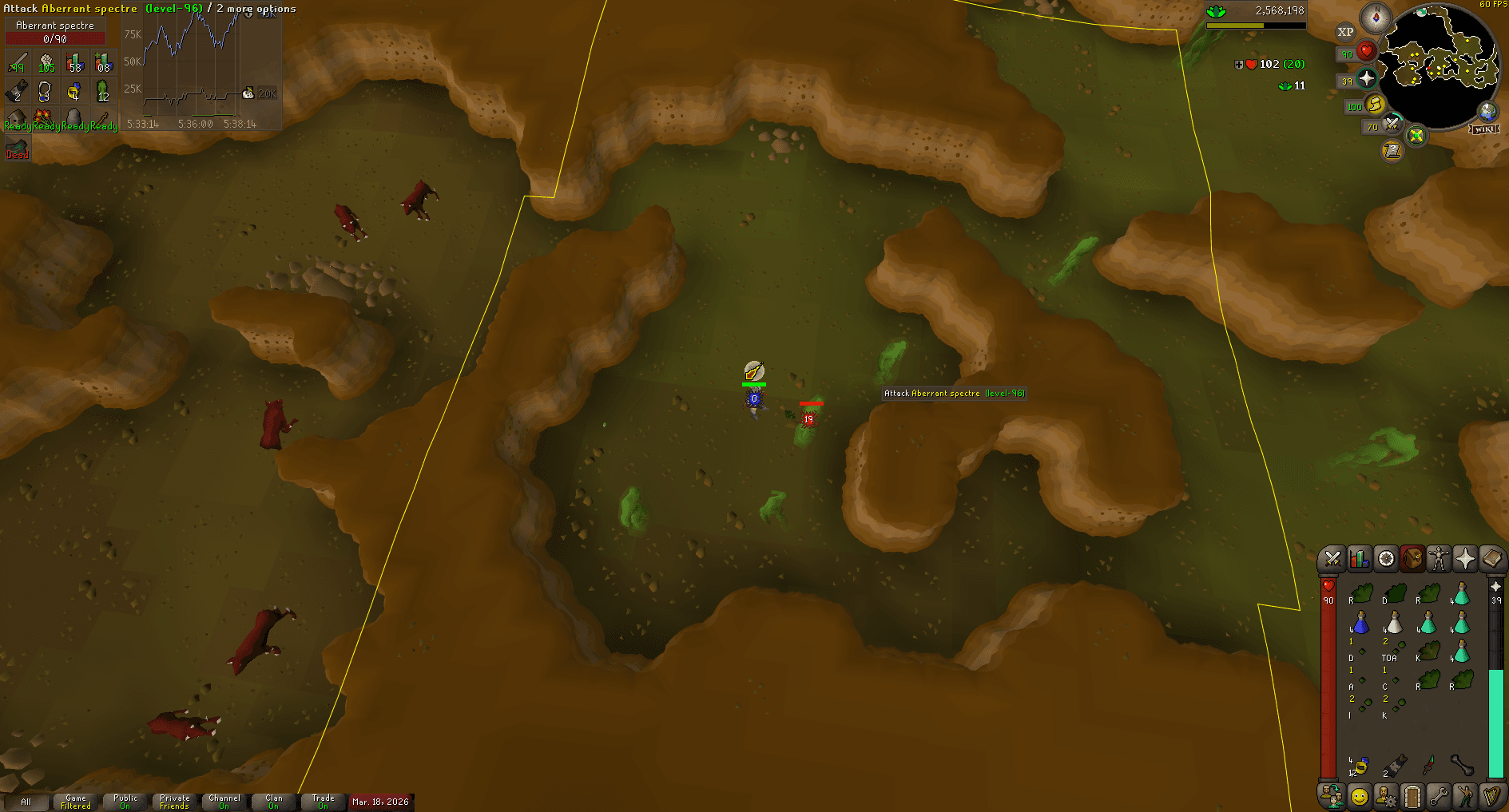Toggle Public chat filter off
This screenshot has height=812, width=1509.
[125, 802]
